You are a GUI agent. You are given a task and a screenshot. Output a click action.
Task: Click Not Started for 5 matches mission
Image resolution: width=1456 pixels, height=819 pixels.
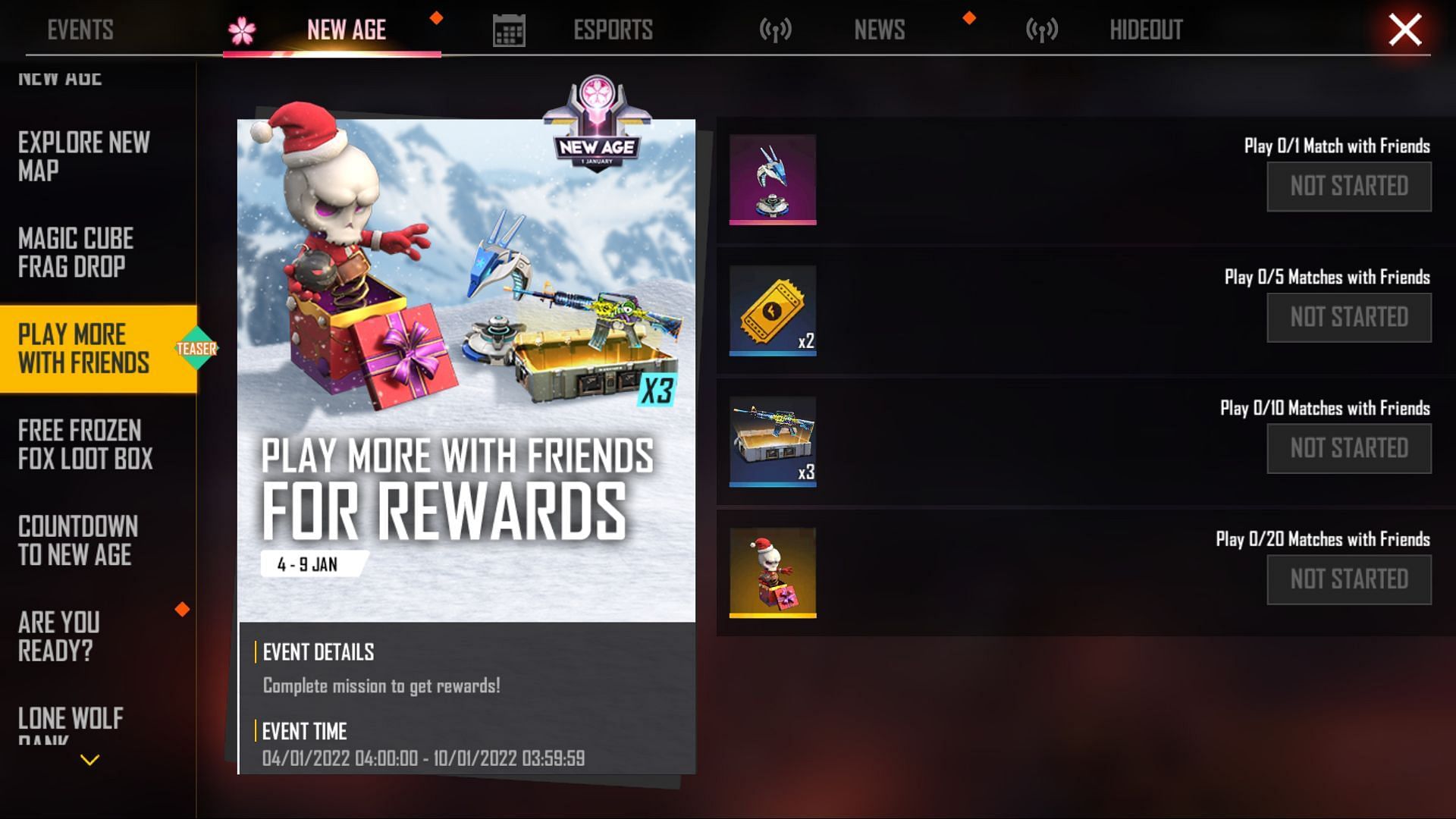[x=1348, y=318]
